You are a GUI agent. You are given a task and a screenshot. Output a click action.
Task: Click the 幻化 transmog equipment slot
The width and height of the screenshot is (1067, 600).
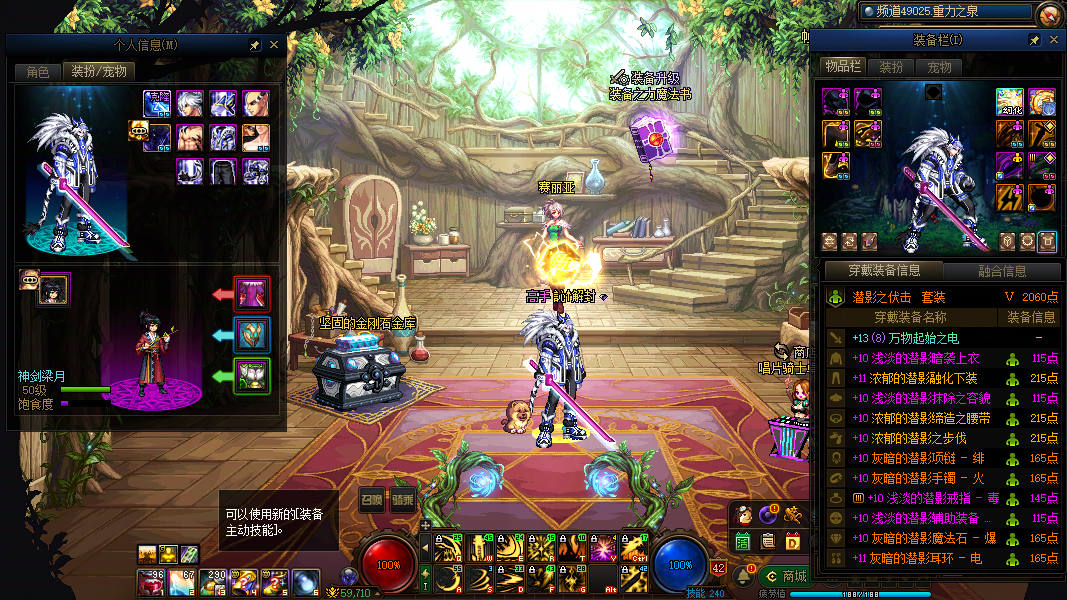coord(1009,102)
